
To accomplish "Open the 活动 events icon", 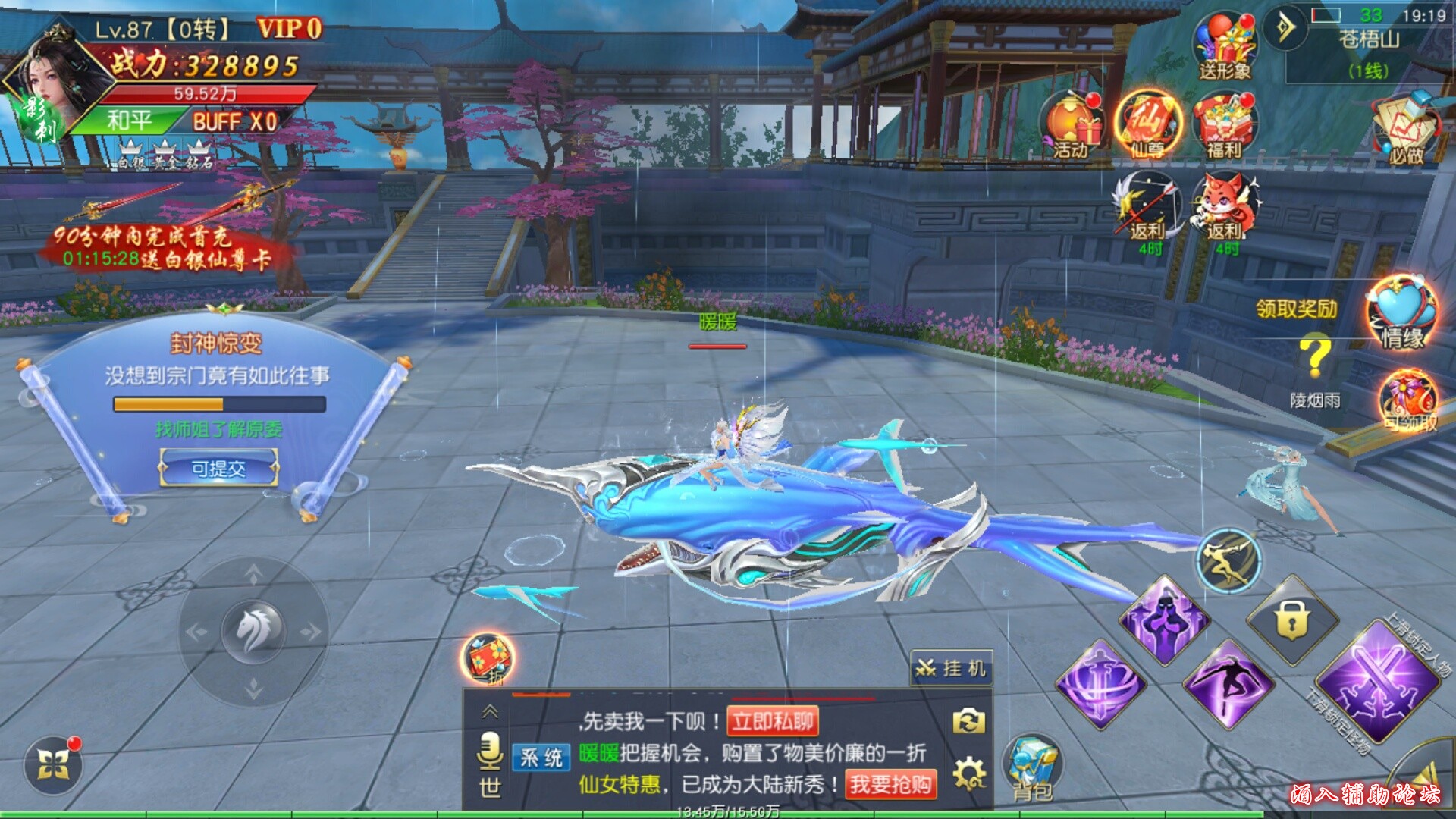I will click(x=1070, y=126).
